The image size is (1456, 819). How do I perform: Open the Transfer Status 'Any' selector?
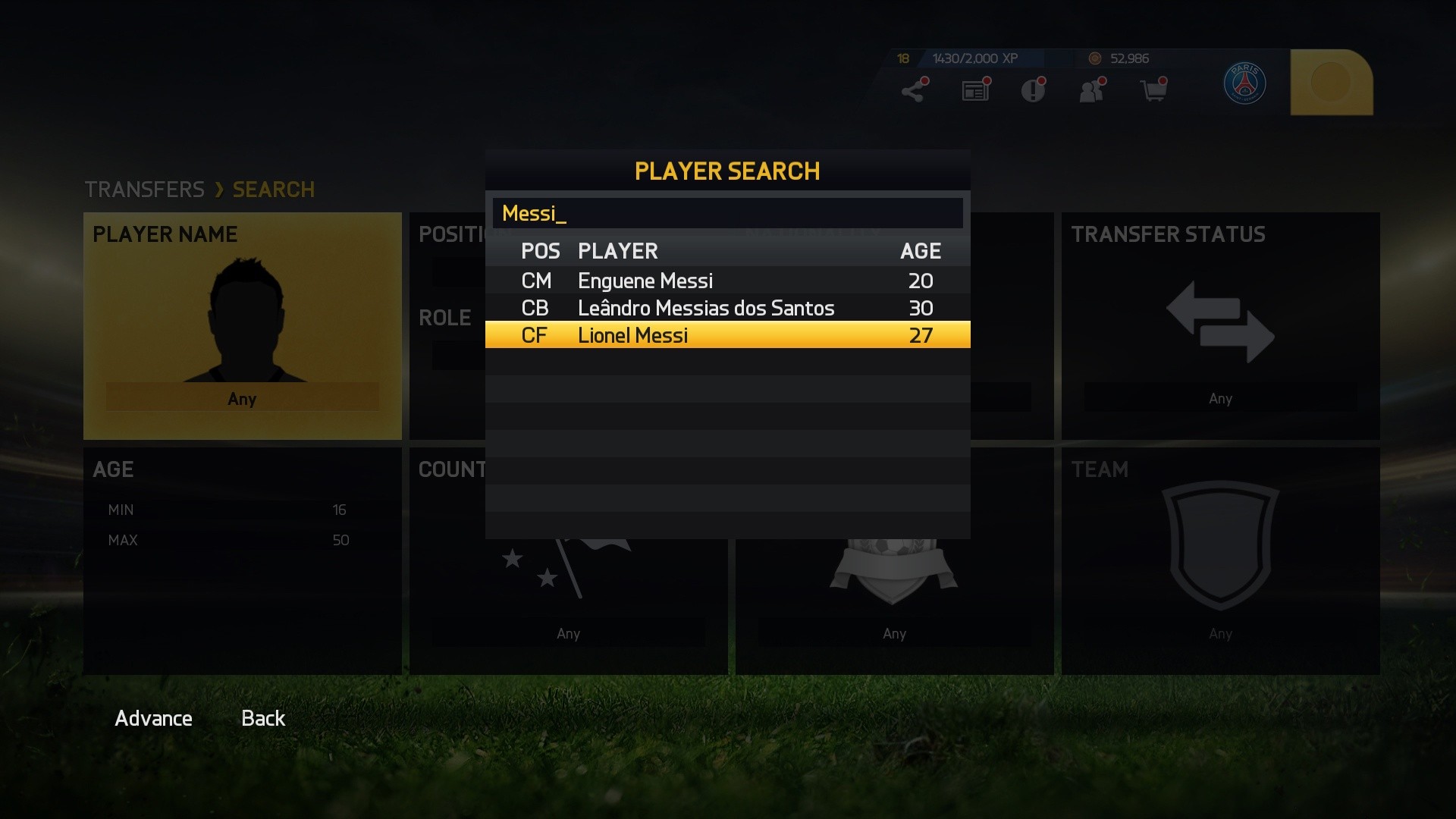1219,397
